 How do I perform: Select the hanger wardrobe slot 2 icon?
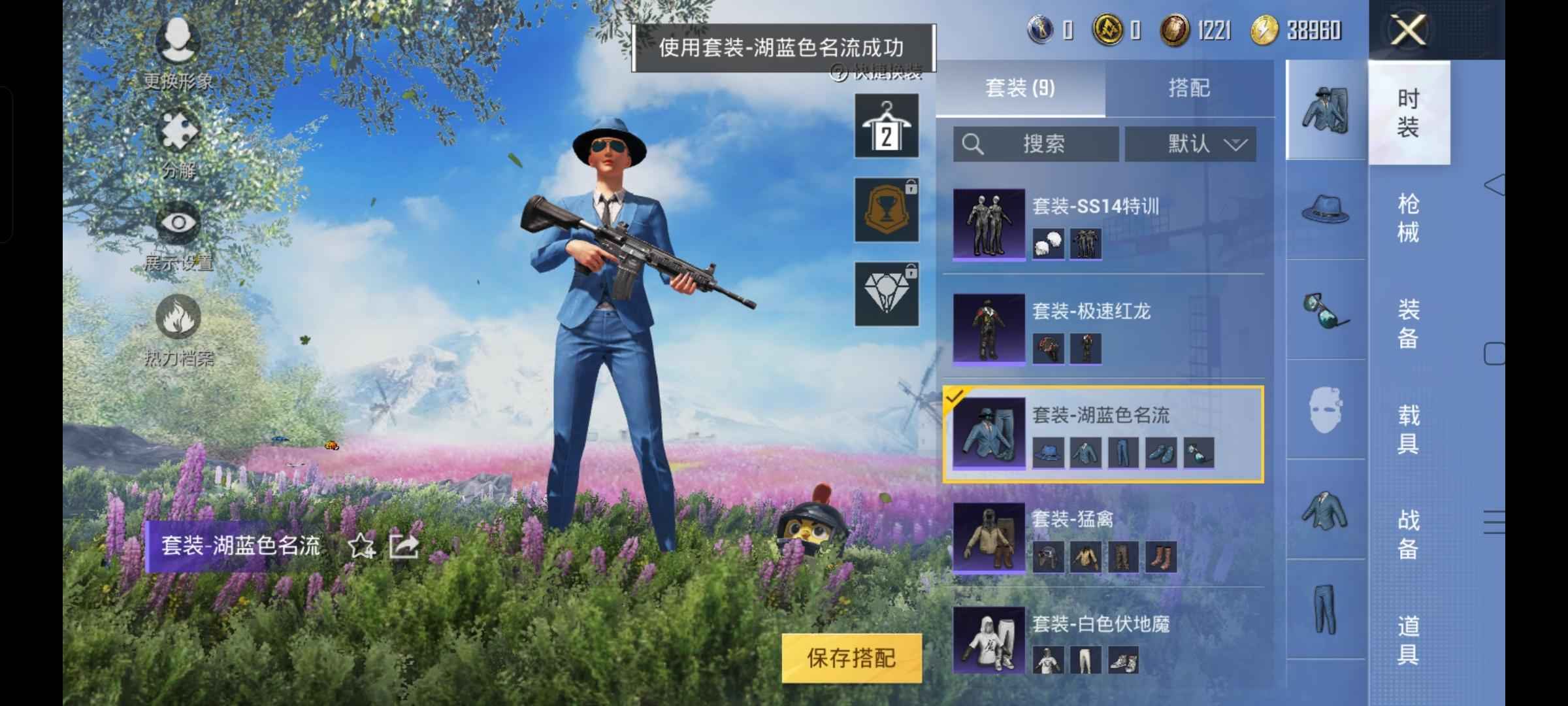[x=887, y=126]
